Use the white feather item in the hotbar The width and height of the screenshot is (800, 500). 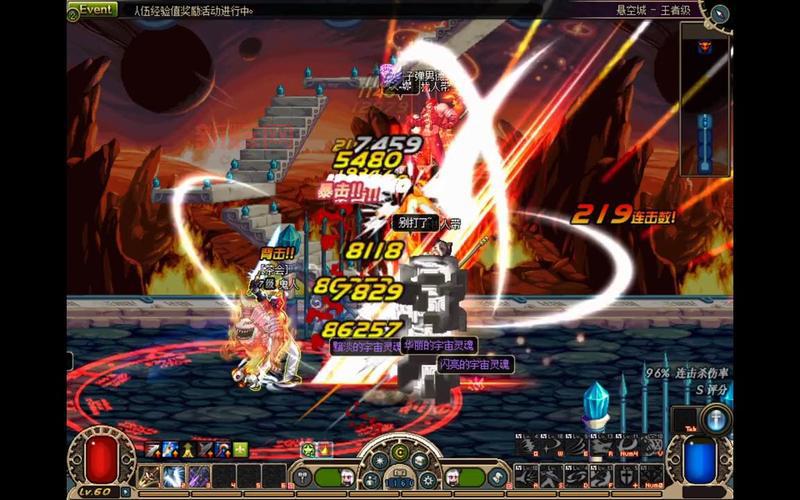coord(174,476)
